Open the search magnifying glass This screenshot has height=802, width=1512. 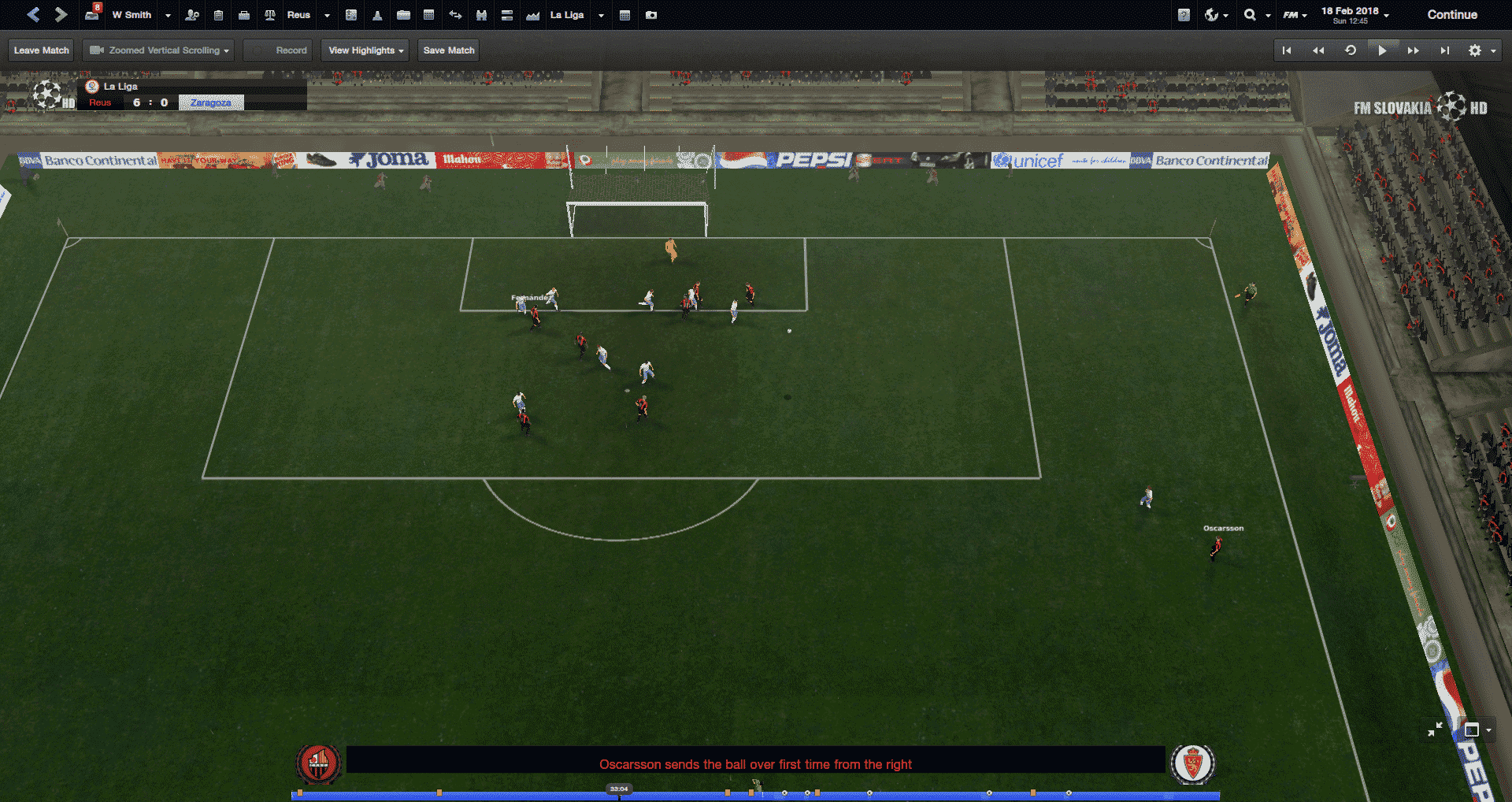(x=1250, y=15)
